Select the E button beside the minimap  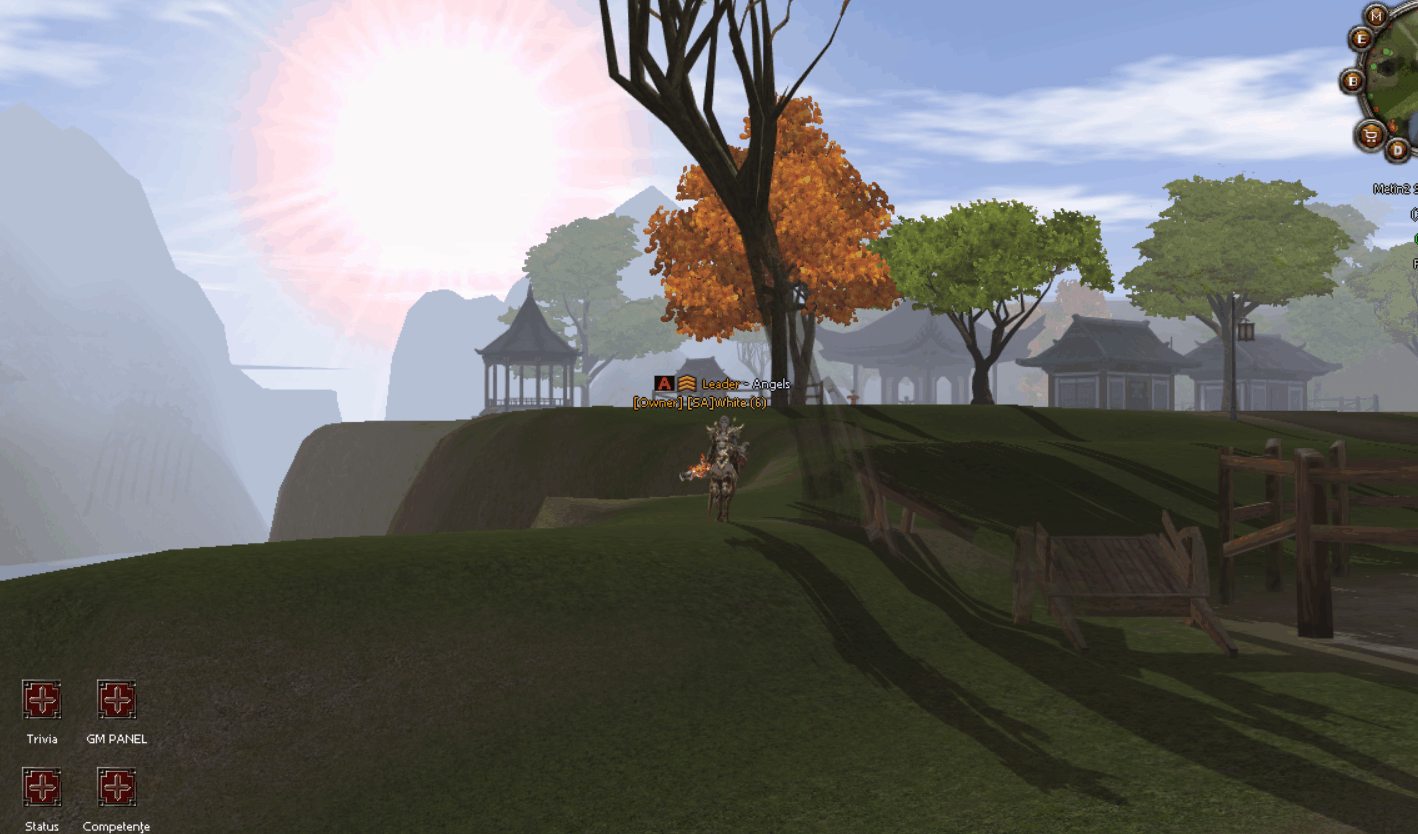(x=1360, y=39)
